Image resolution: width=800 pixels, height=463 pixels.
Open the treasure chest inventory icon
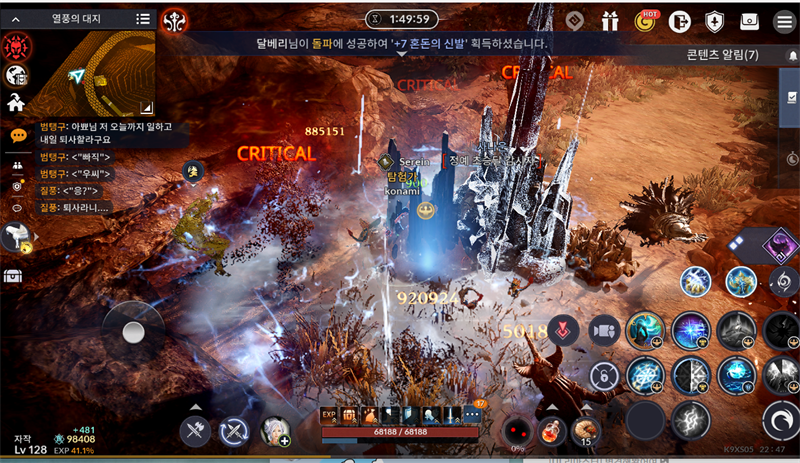pos(14,276)
